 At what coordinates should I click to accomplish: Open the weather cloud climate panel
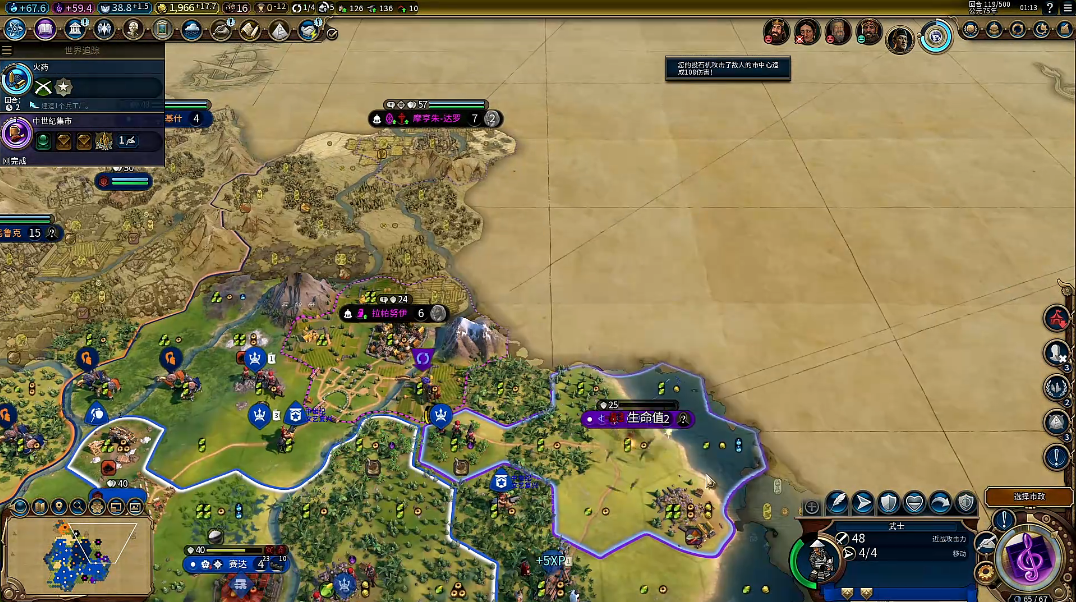coord(192,30)
